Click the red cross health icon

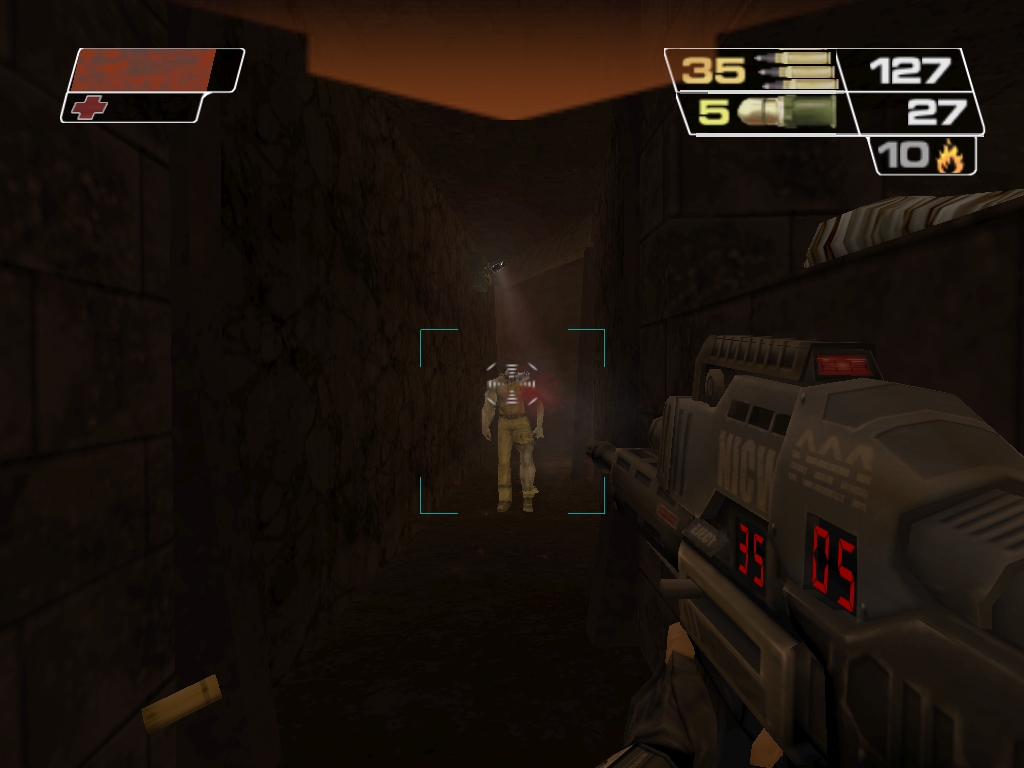[x=90, y=107]
